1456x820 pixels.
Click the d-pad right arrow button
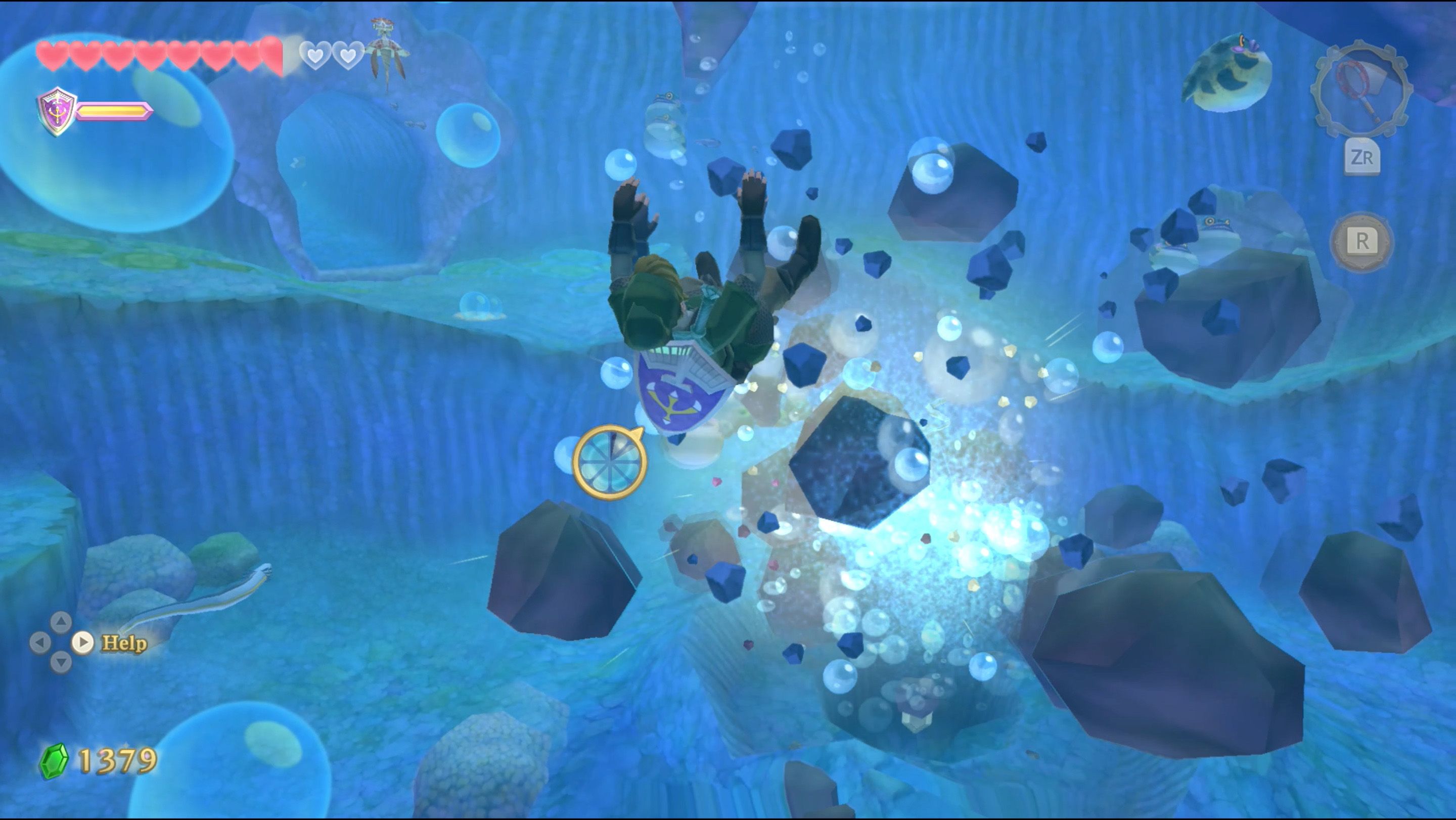(x=83, y=643)
